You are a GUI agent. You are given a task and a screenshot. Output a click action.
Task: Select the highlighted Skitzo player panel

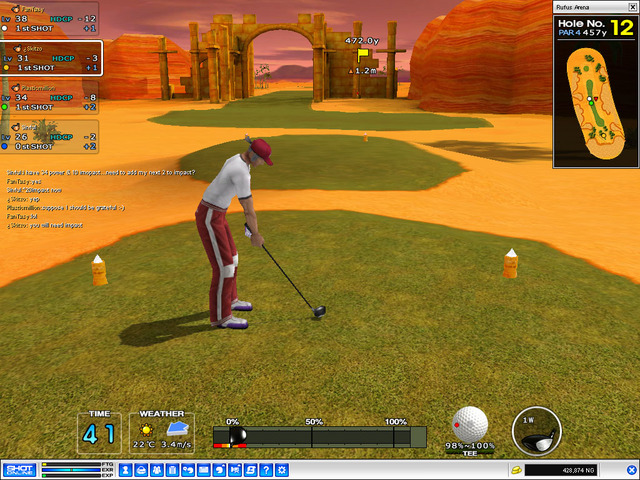[50, 59]
